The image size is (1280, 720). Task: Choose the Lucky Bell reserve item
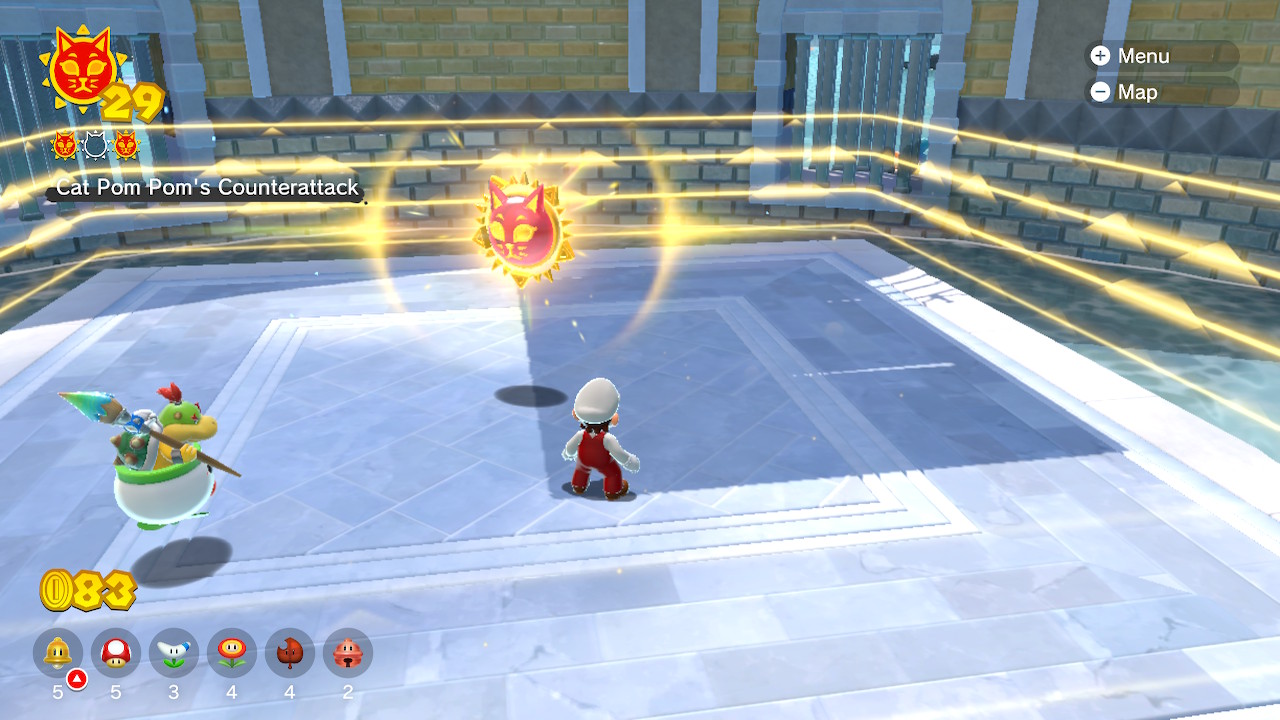pyautogui.click(x=348, y=654)
